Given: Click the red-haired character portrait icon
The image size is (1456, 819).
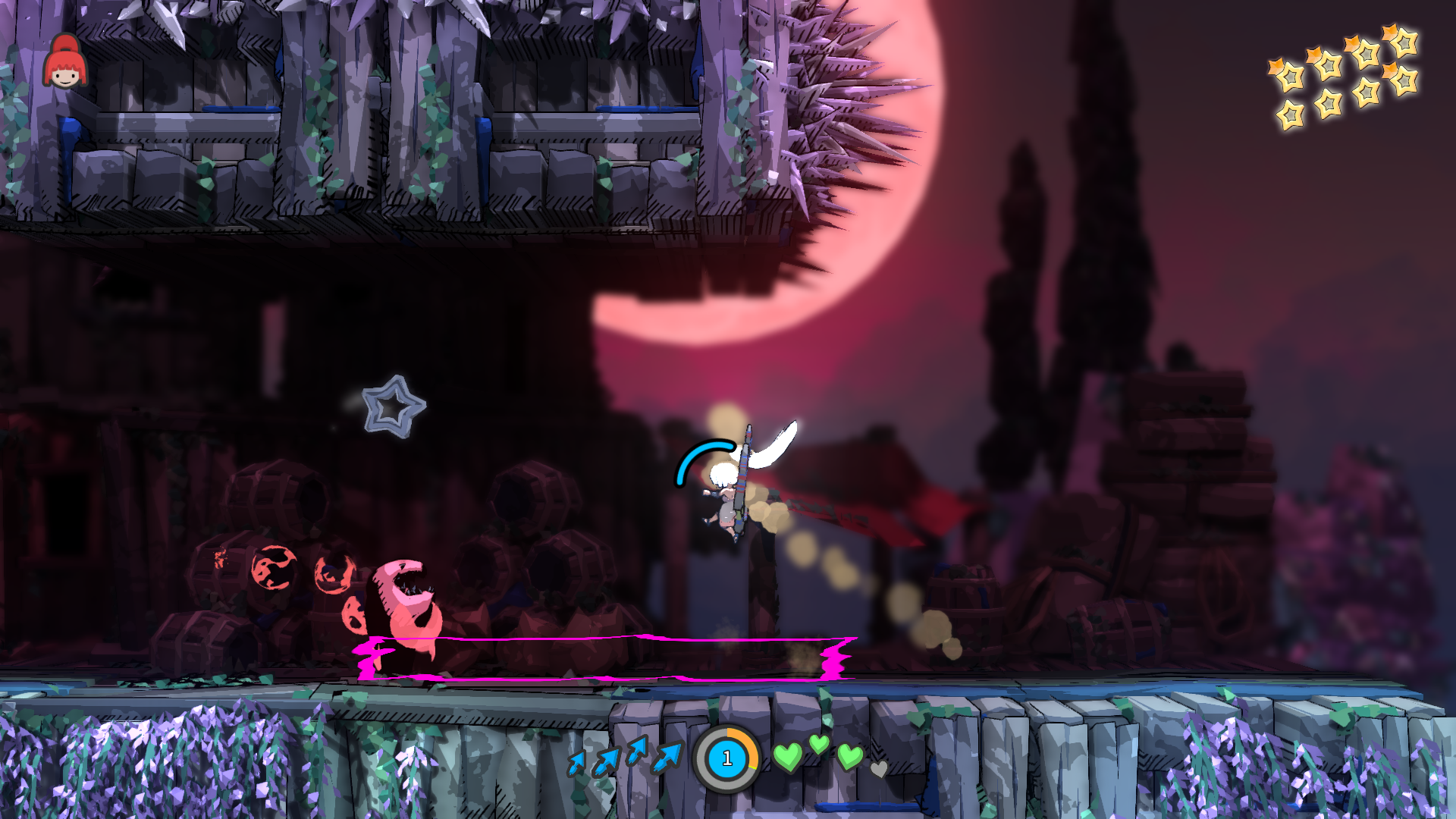Looking at the screenshot, I should tap(64, 63).
